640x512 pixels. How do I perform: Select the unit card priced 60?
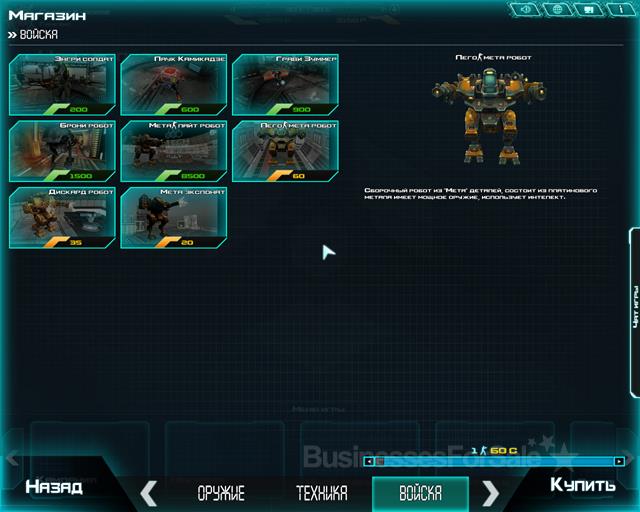[x=285, y=150]
